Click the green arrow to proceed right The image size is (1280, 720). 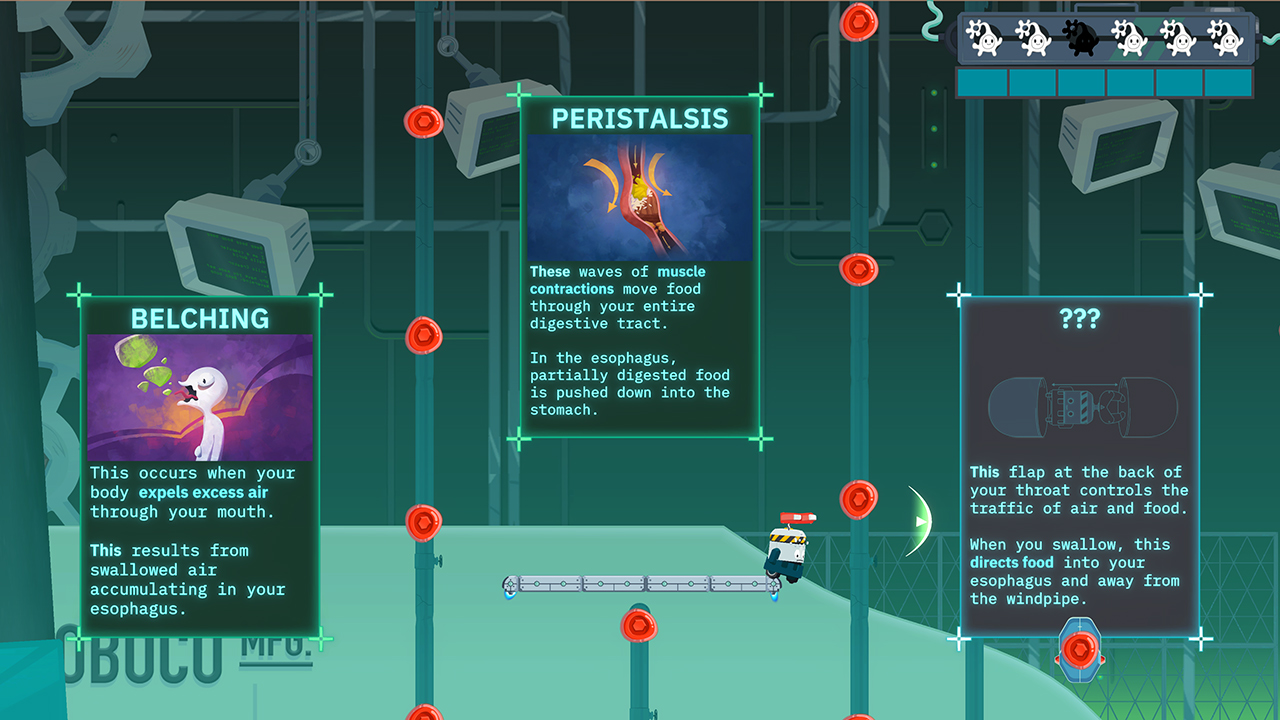[x=919, y=520]
